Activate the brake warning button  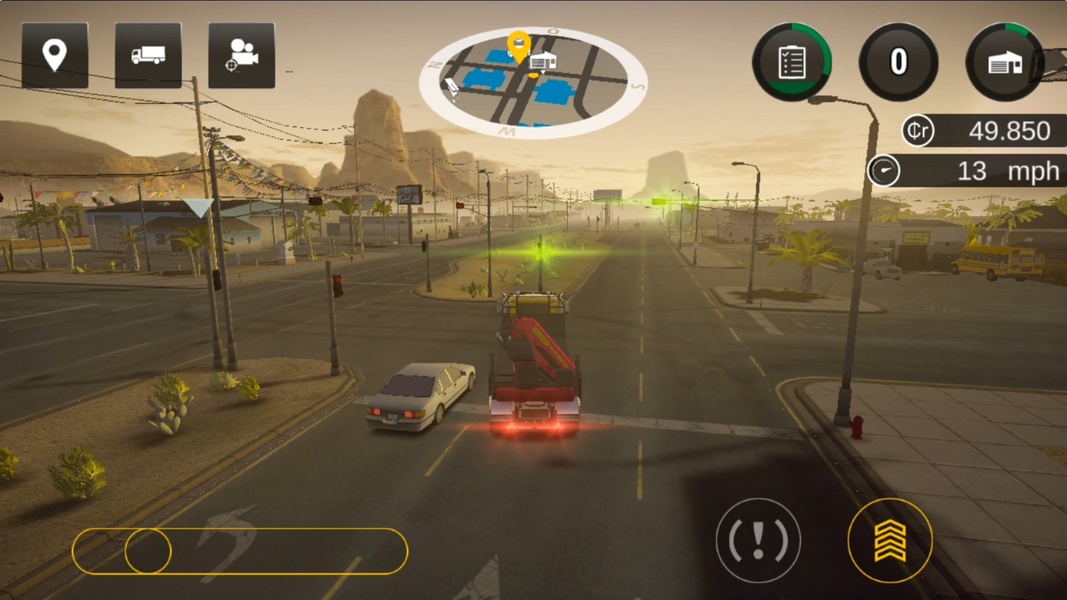pos(758,541)
